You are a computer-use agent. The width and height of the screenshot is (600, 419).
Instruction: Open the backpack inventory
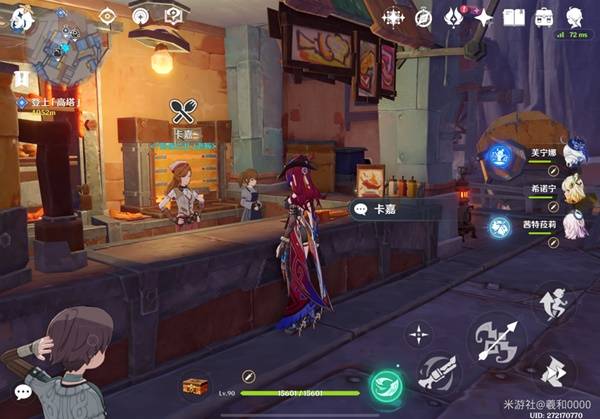coord(544,17)
